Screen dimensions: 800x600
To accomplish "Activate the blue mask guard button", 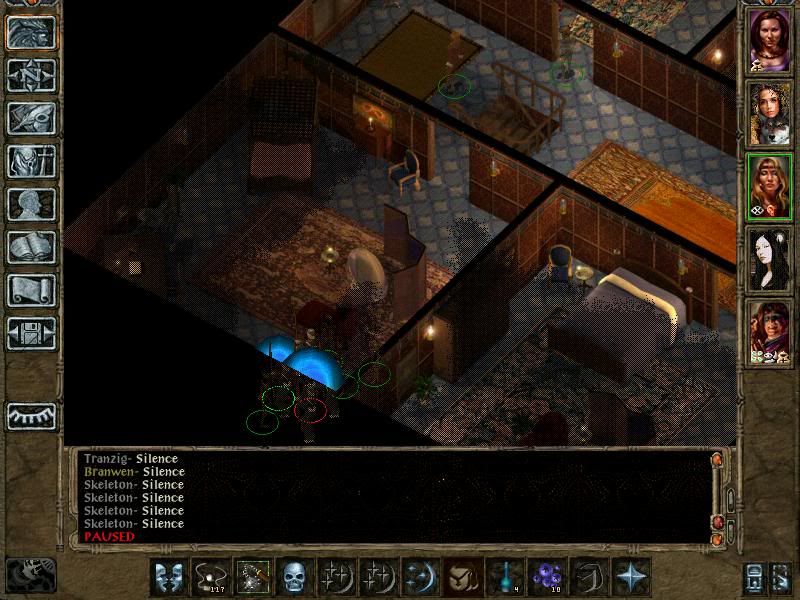I will click(168, 577).
